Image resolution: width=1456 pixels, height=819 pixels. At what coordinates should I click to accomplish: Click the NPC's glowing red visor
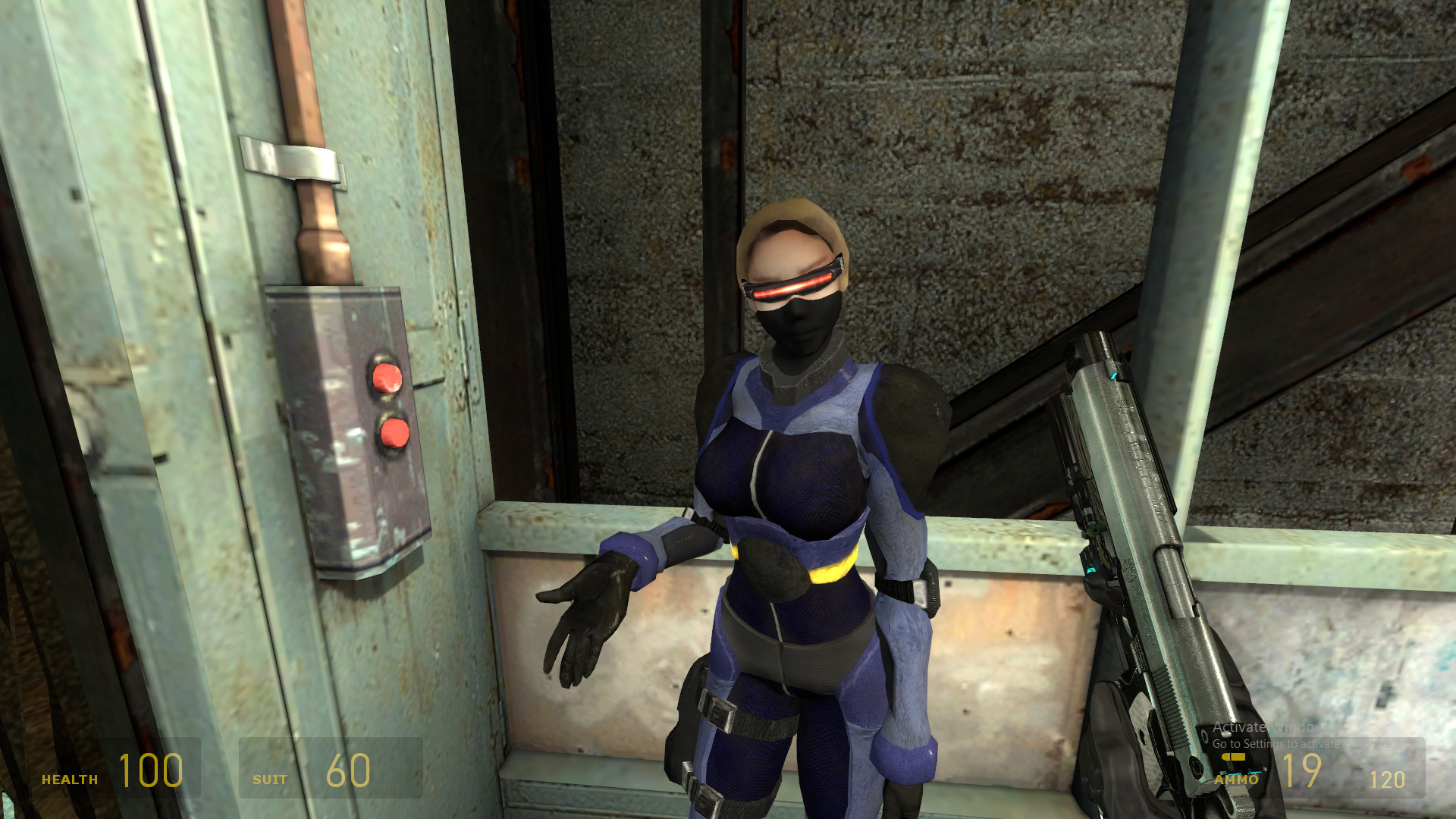pyautogui.click(x=794, y=284)
